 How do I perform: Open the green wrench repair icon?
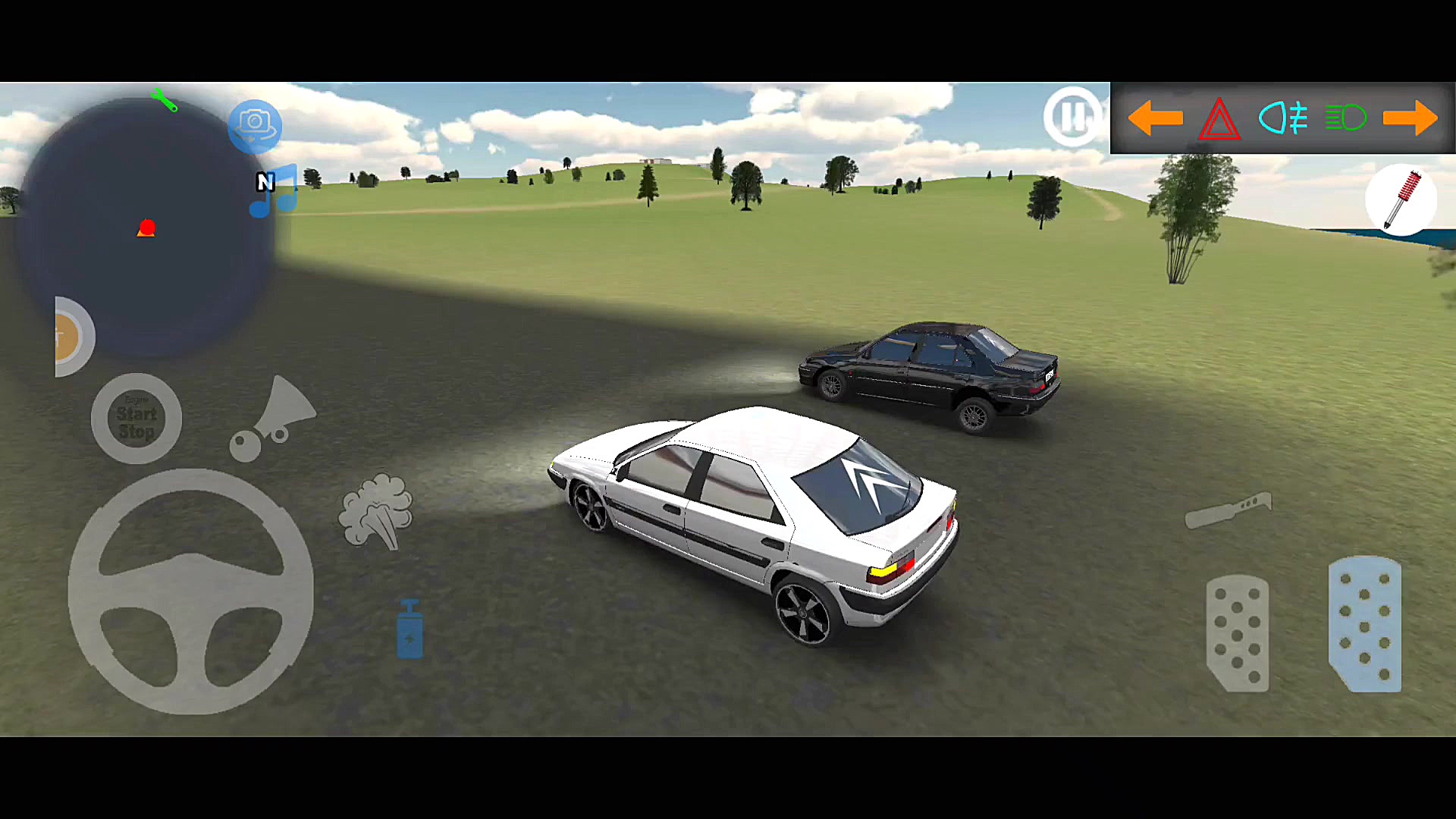(x=164, y=100)
